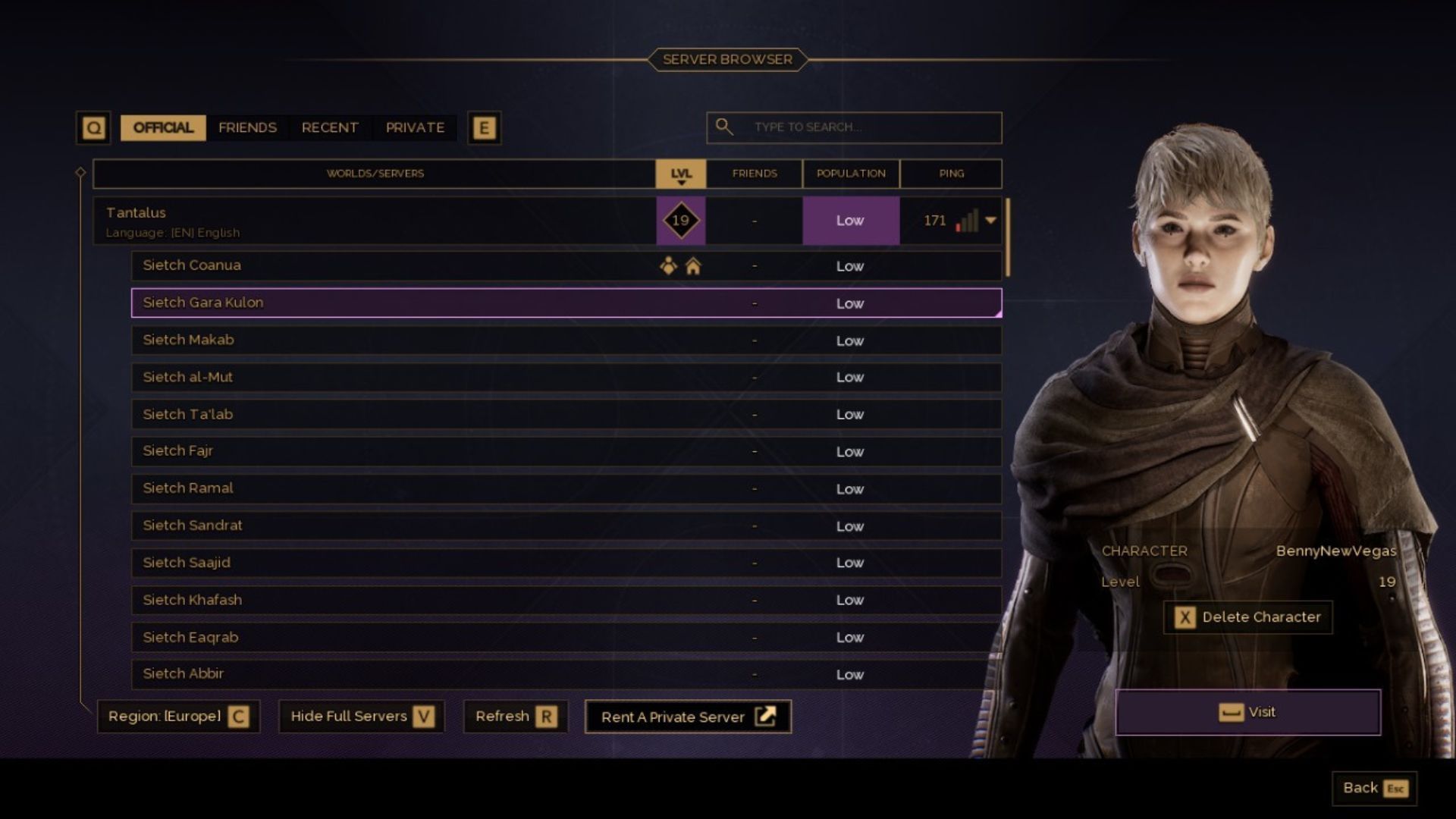Image resolution: width=1456 pixels, height=819 pixels.
Task: Show the Official servers tab
Action: point(163,127)
